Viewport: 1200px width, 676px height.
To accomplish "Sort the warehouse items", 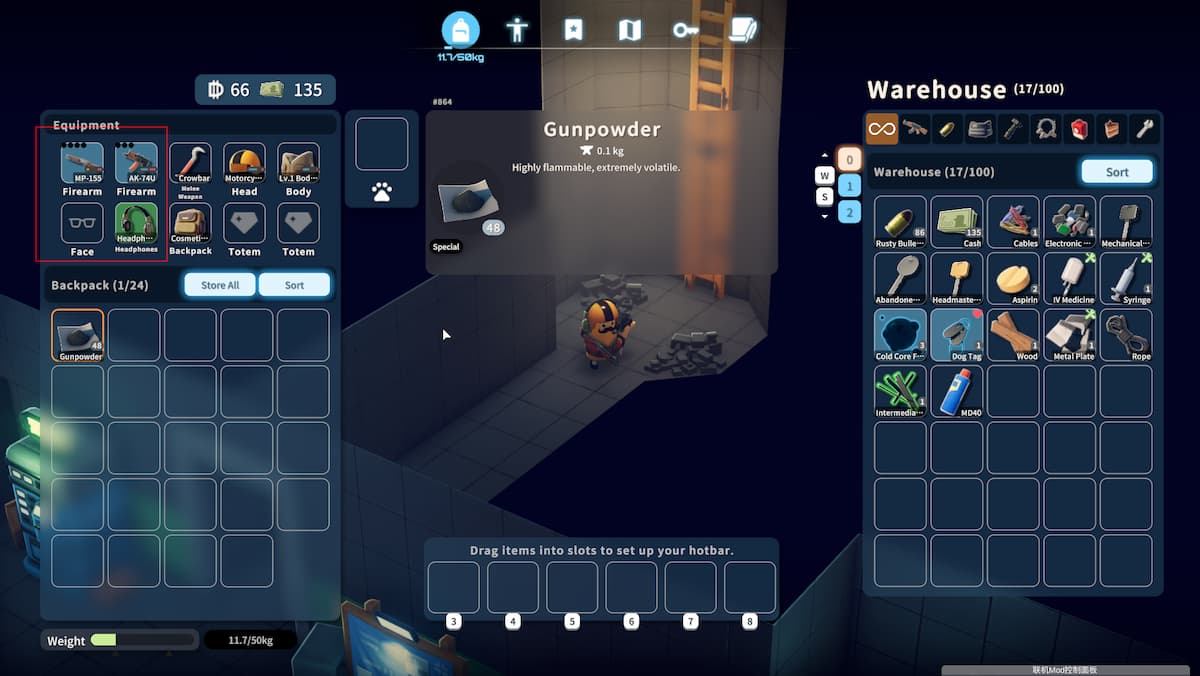I will pos(1117,172).
